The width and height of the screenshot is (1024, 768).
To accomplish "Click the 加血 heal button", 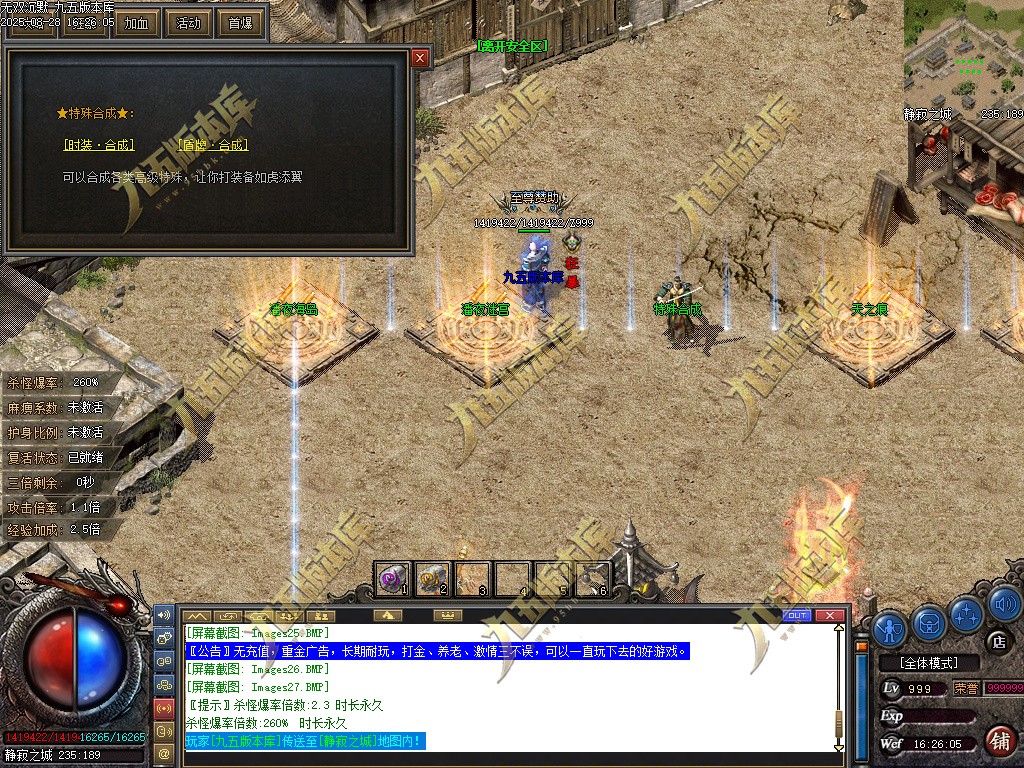I will click(x=136, y=23).
